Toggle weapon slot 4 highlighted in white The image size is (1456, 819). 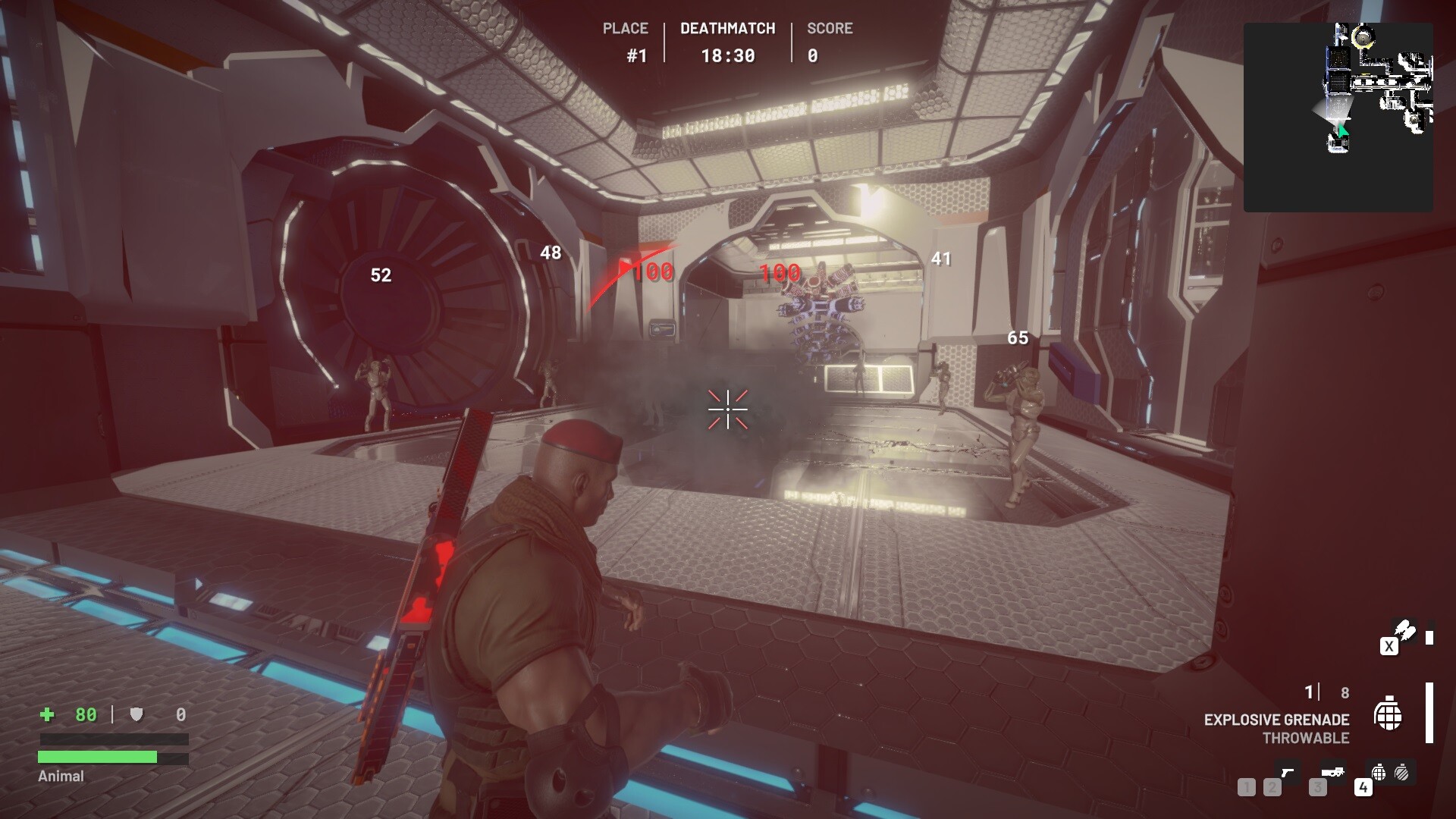[x=1363, y=788]
